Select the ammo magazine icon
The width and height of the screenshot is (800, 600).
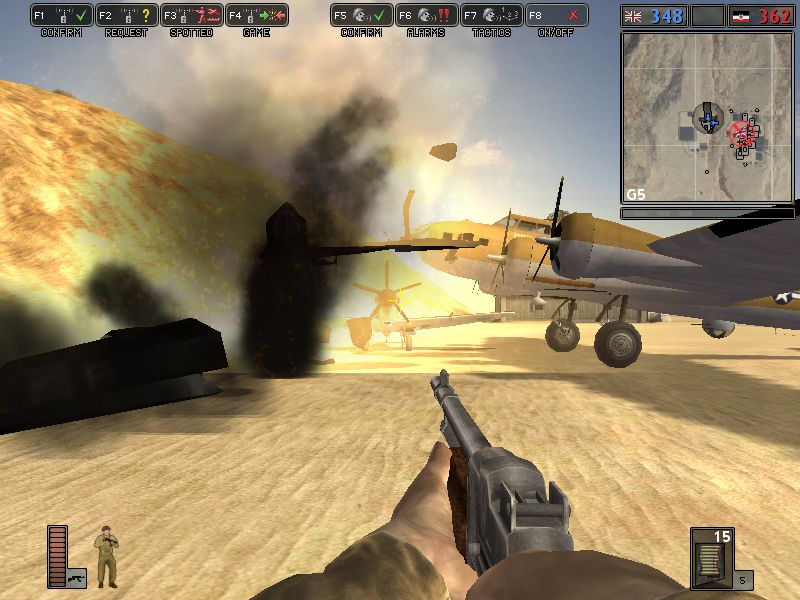pos(711,557)
